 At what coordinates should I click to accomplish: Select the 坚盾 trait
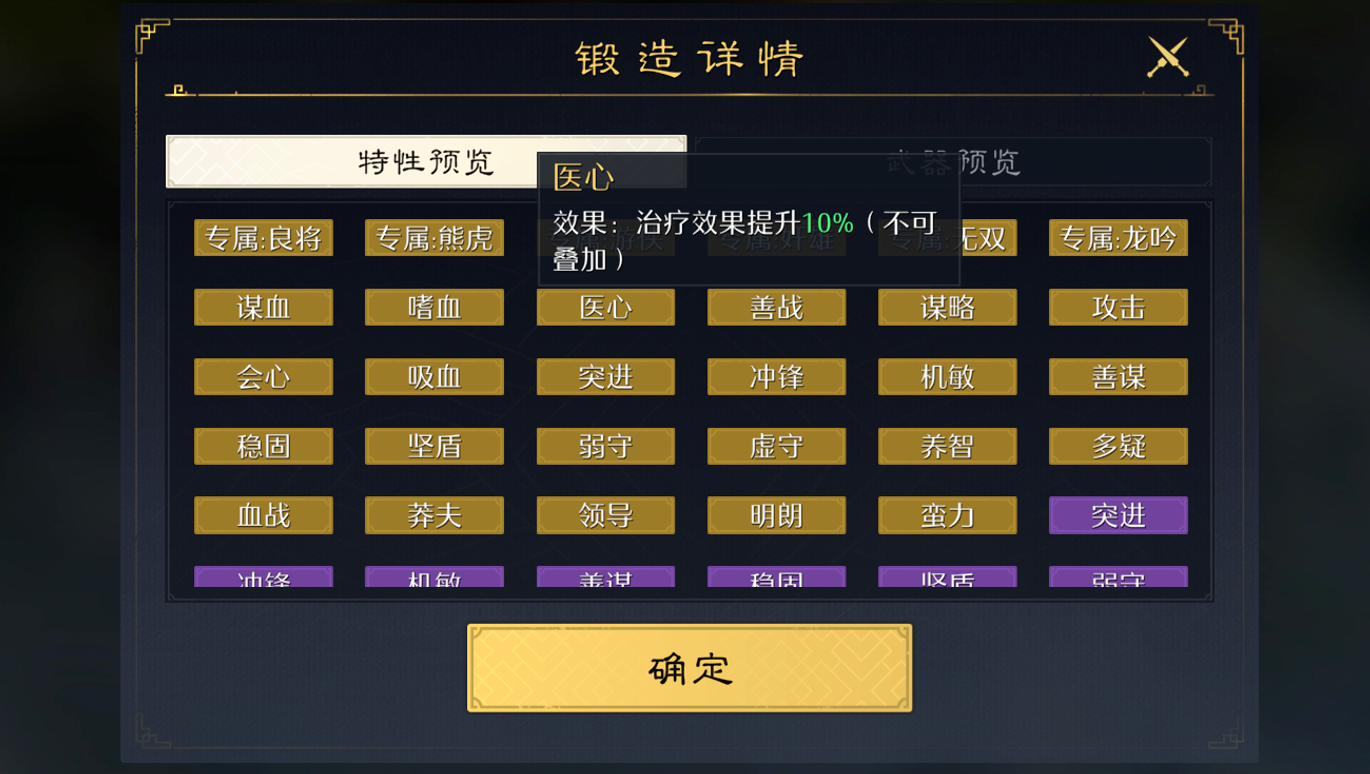[x=434, y=446]
